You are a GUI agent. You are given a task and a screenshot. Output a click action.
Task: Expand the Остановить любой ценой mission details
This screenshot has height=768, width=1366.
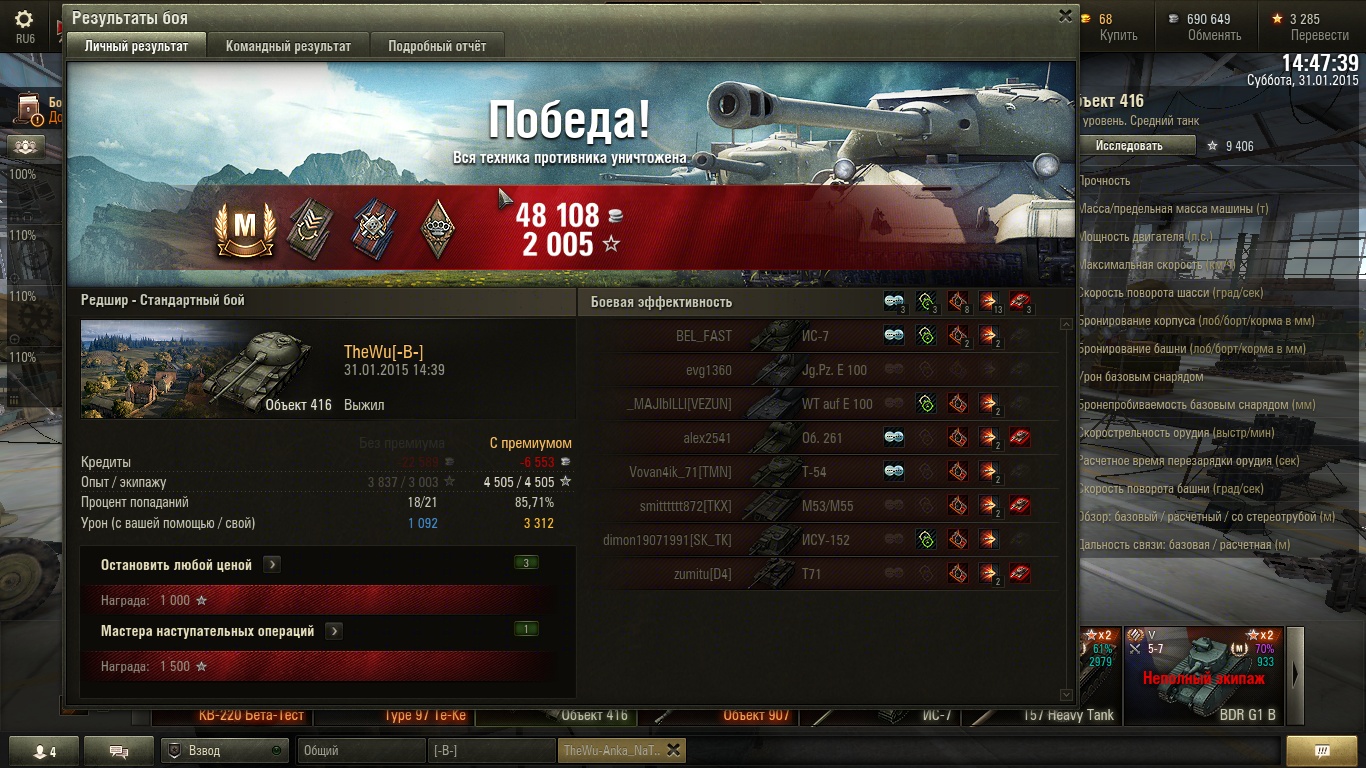(272, 565)
